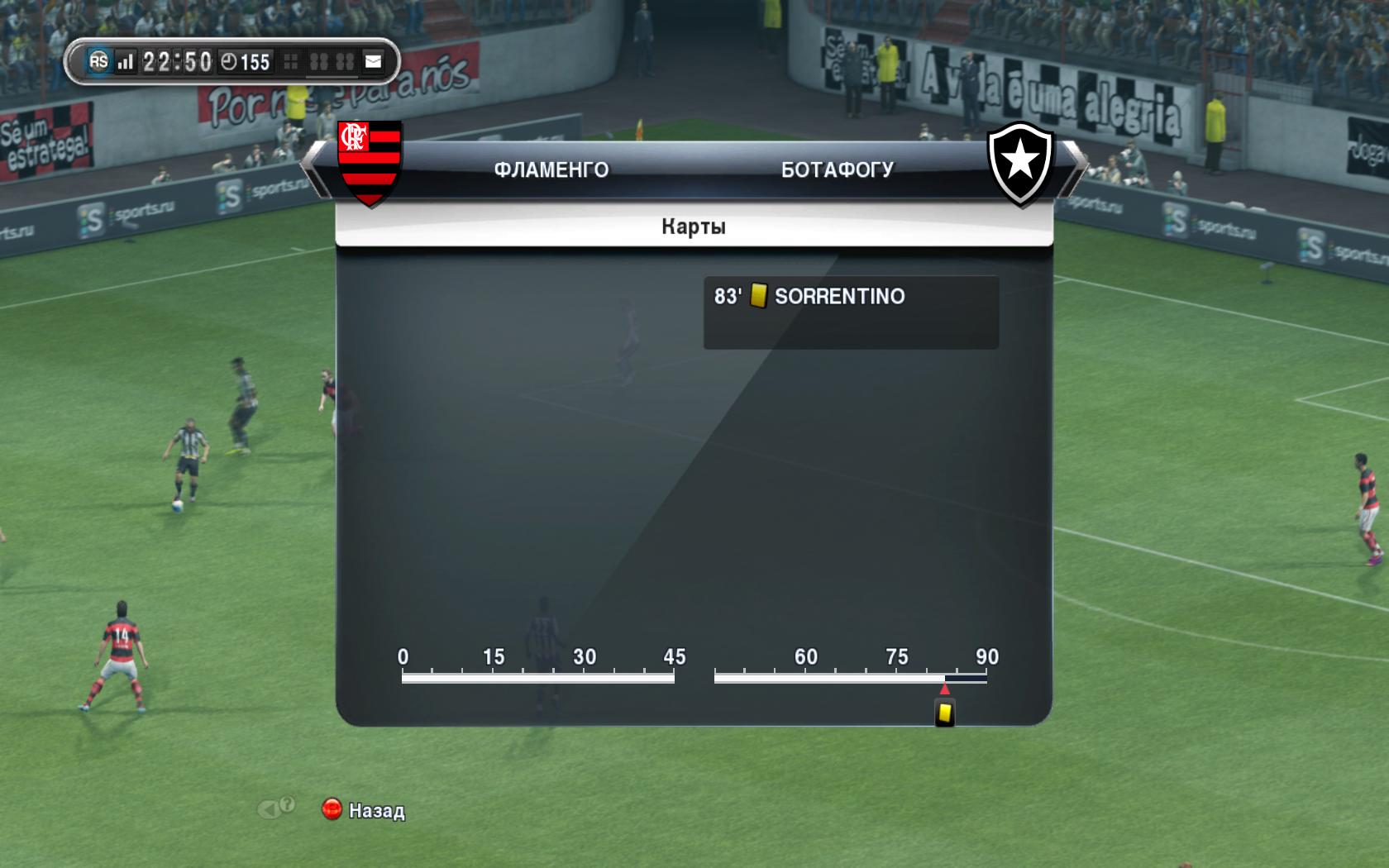The height and width of the screenshot is (868, 1389).
Task: Go back using the Назад button
Action: point(364,810)
